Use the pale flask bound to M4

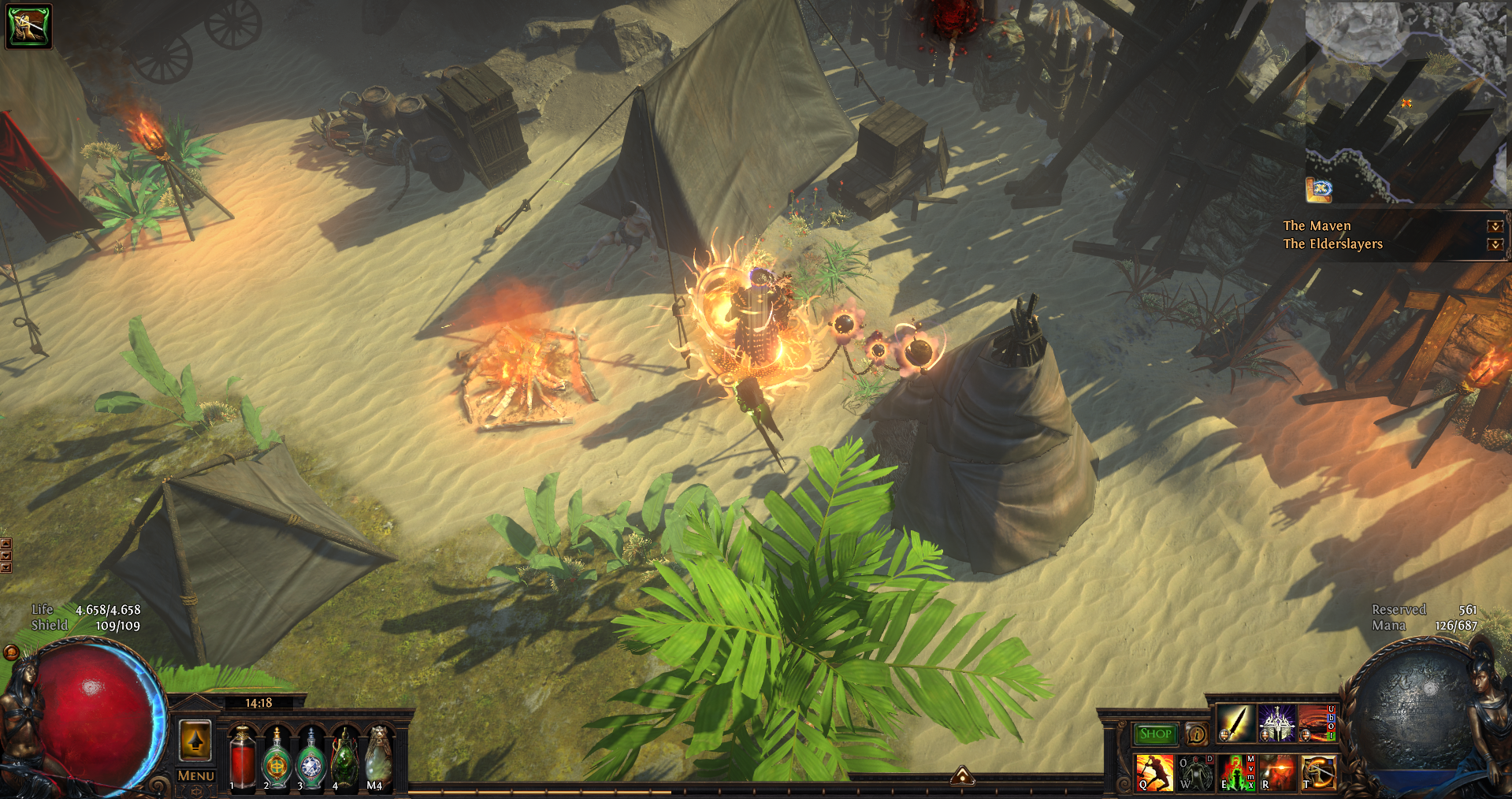(379, 758)
